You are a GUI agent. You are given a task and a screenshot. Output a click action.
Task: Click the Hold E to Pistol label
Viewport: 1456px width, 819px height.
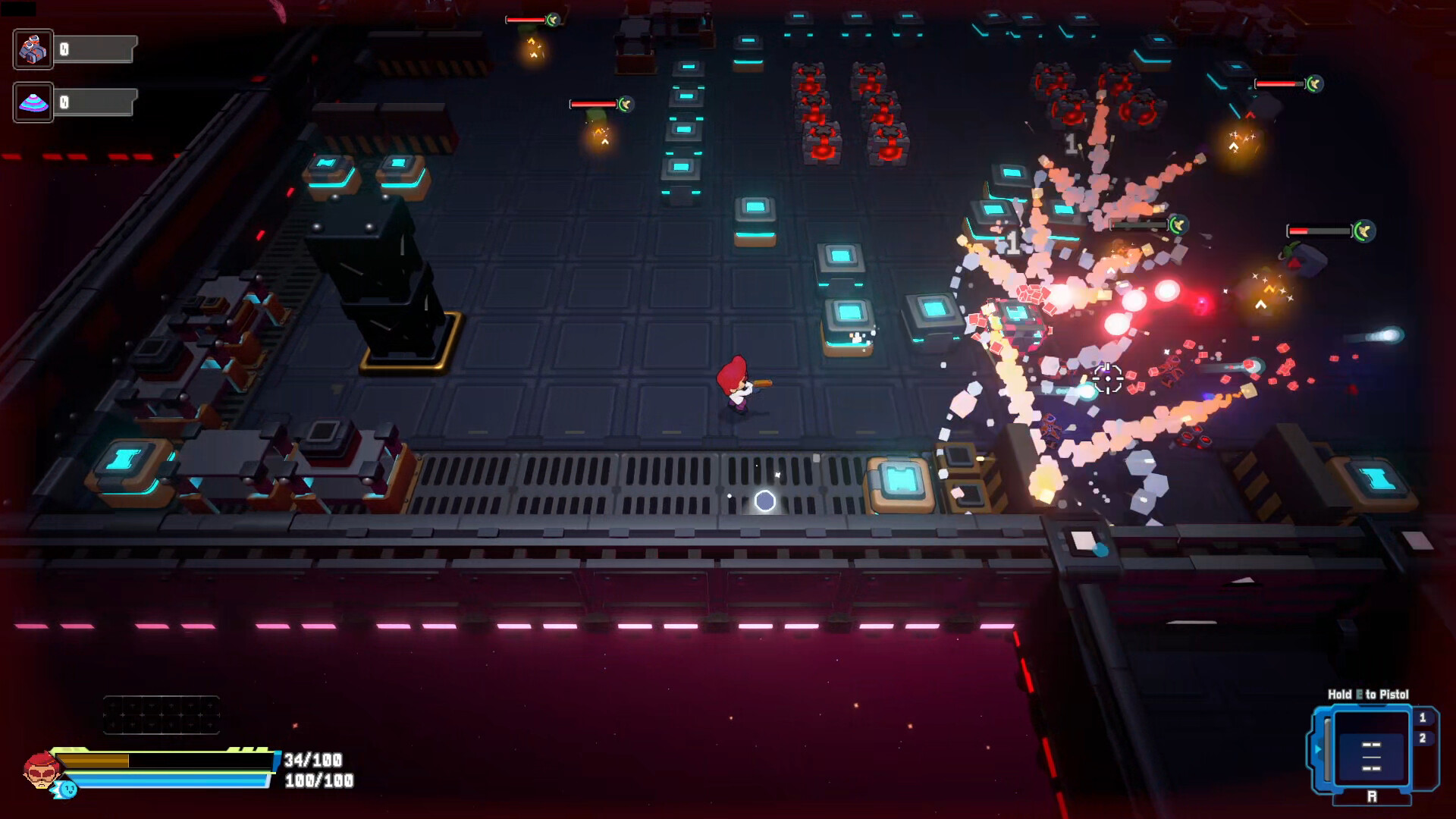coord(1369,693)
